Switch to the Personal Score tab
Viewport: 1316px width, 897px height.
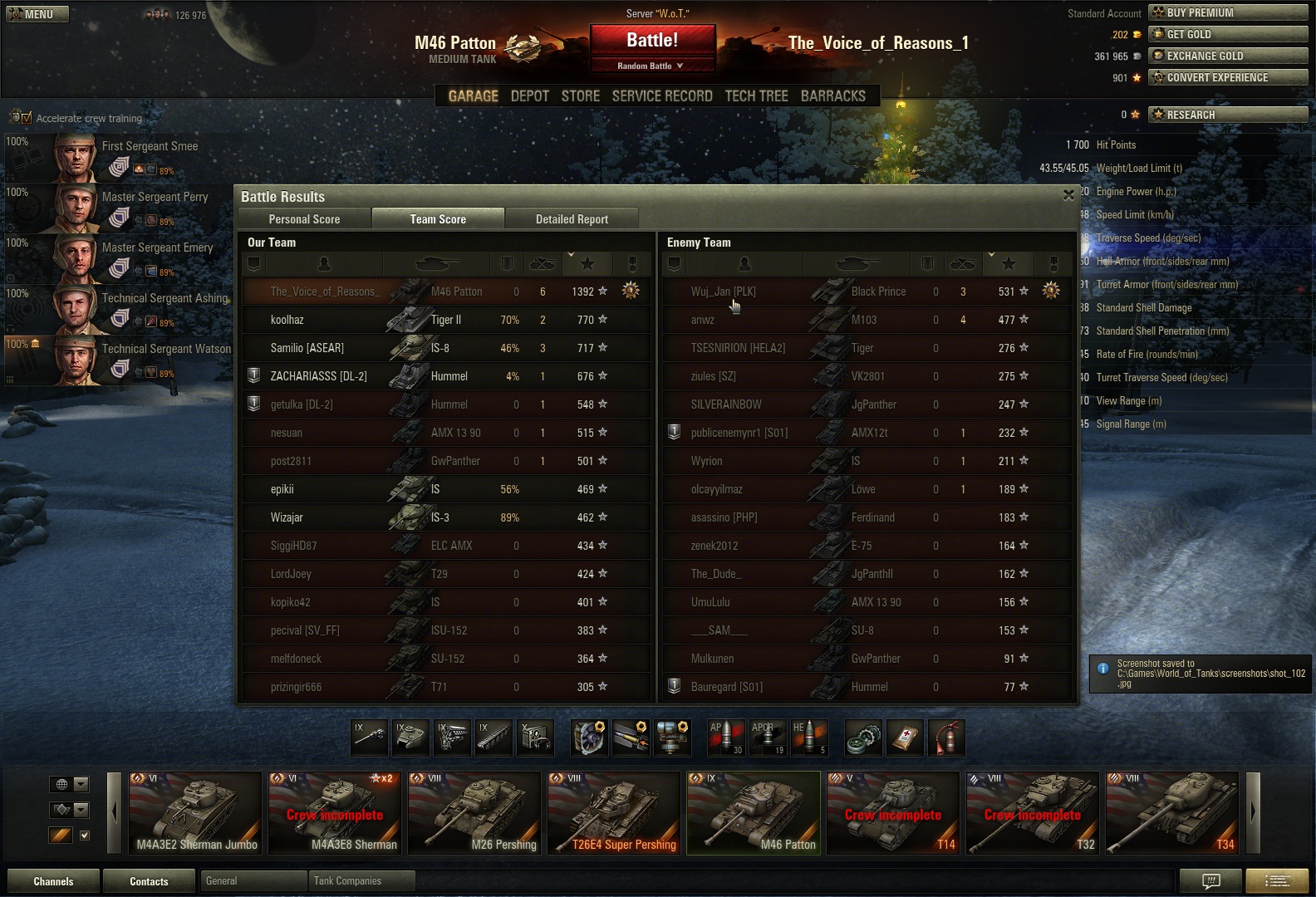pos(304,219)
